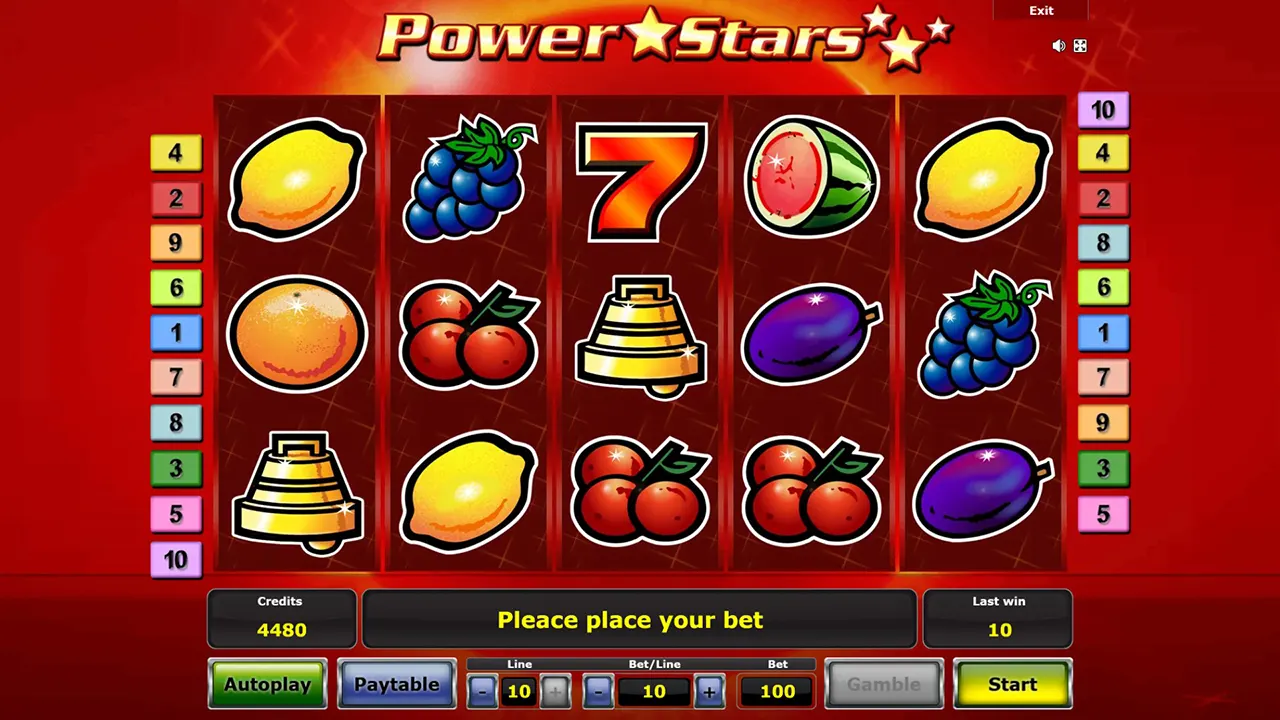Raise the Bet/Line amount
The image size is (1280, 720).
tap(709, 691)
